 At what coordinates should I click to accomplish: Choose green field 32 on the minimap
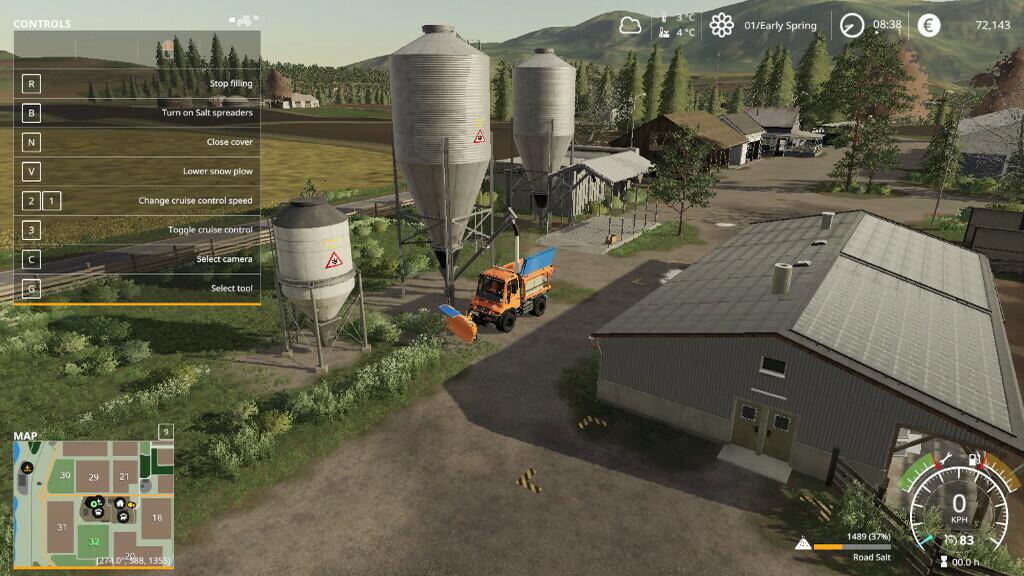pos(94,542)
